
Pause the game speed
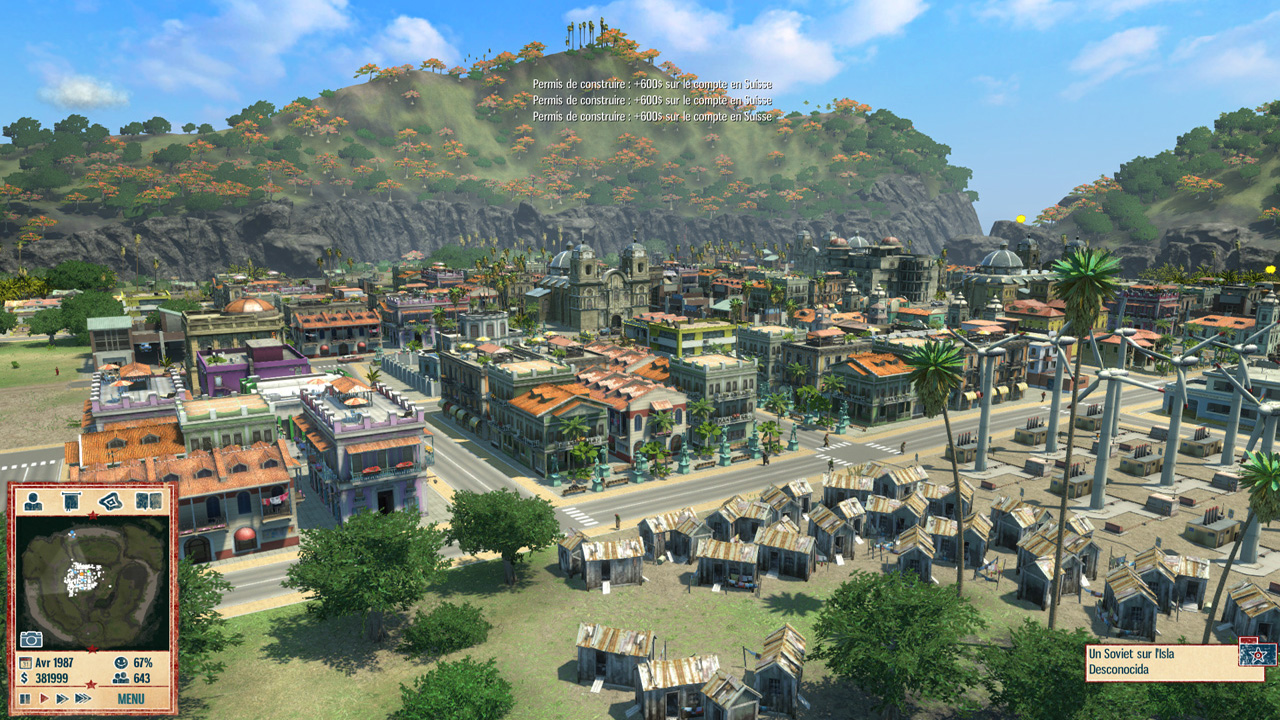(25, 698)
